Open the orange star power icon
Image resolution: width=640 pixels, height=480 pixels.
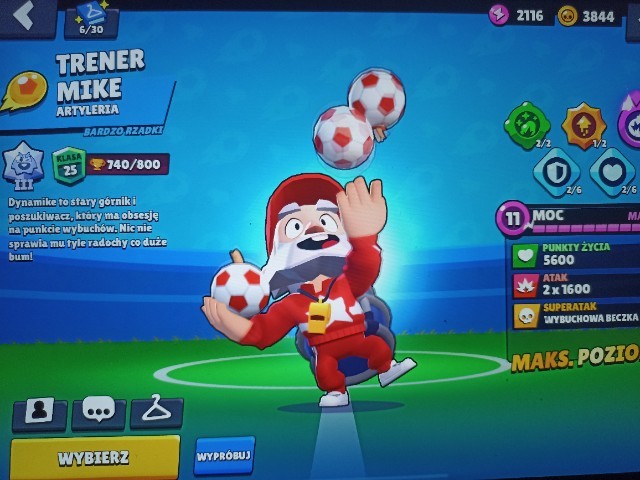583,124
